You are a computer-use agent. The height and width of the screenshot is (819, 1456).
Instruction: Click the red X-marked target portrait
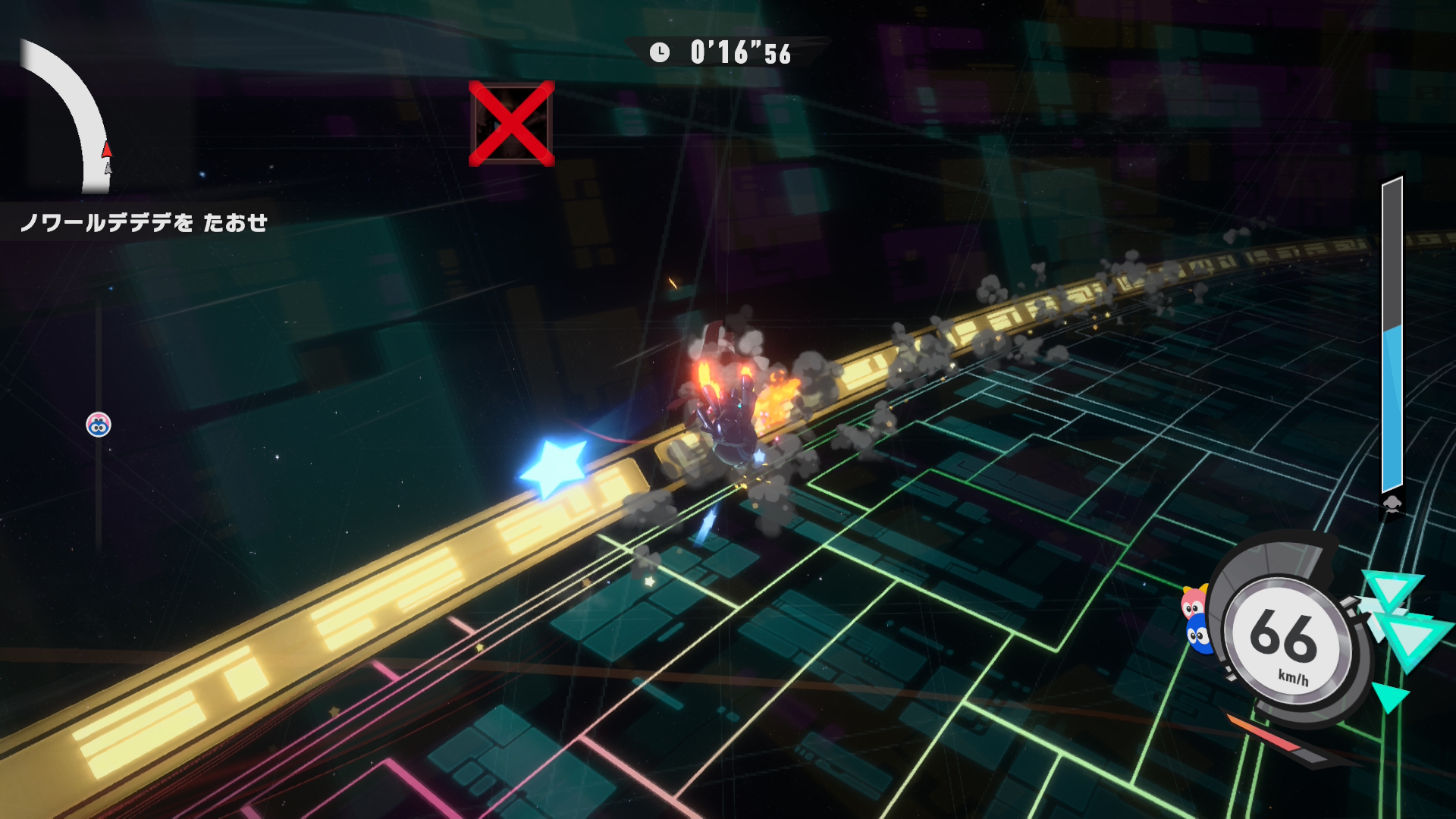click(512, 124)
